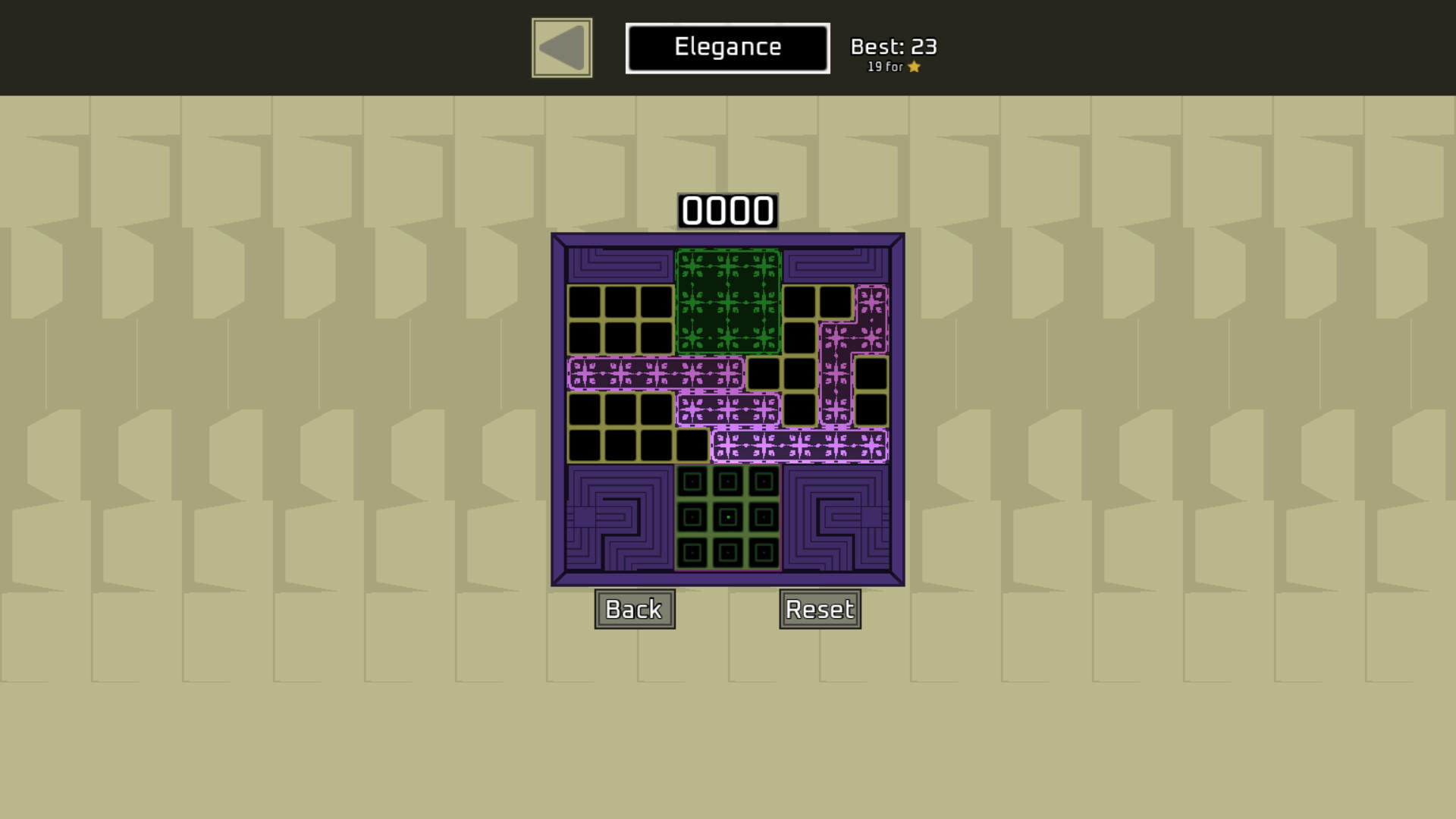Click the long pink horizontal bar piece
The image size is (1456, 819).
(656, 374)
